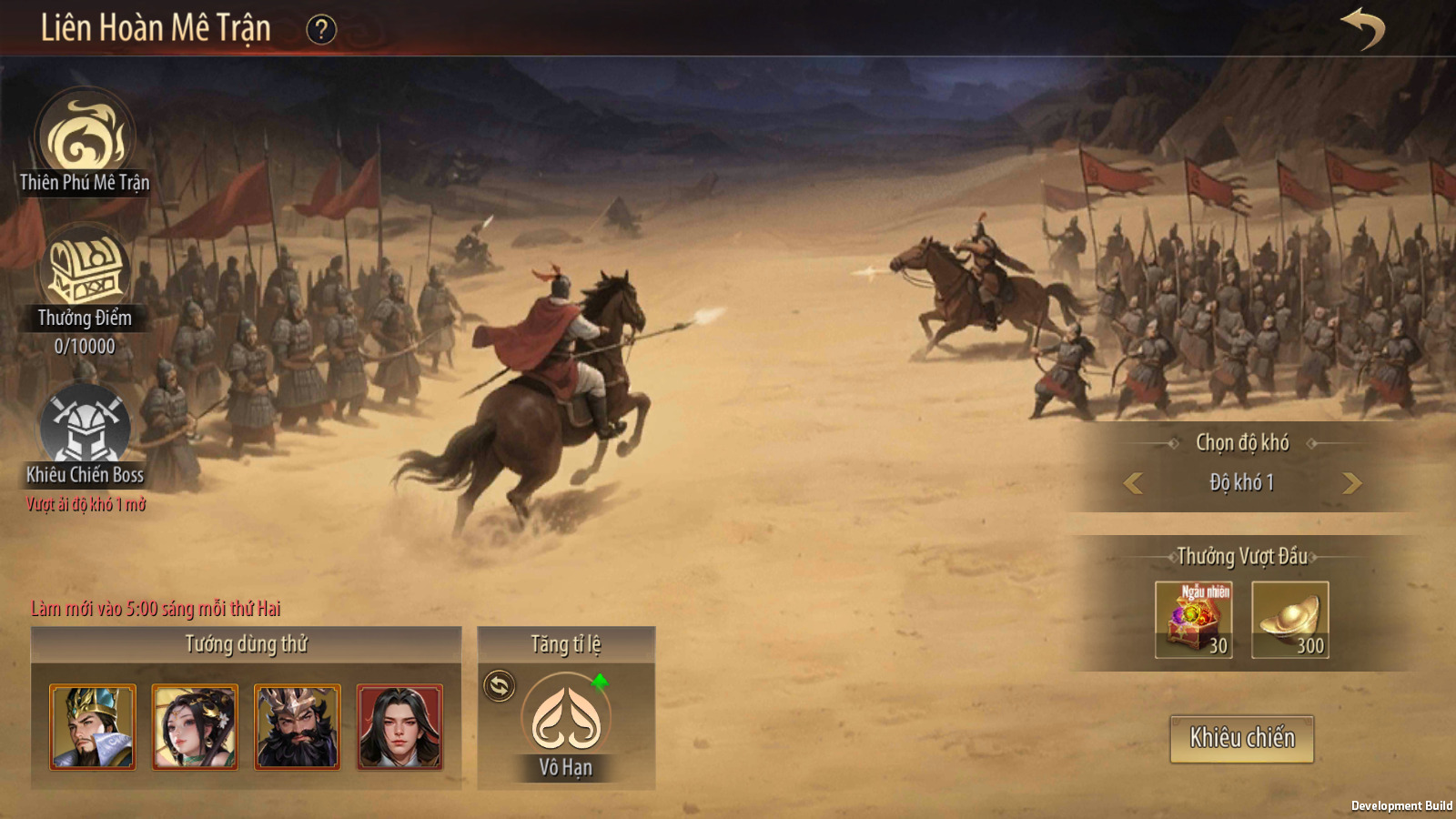The width and height of the screenshot is (1456, 819).
Task: Choose previous difficulty with left arrow
Action: [1133, 483]
